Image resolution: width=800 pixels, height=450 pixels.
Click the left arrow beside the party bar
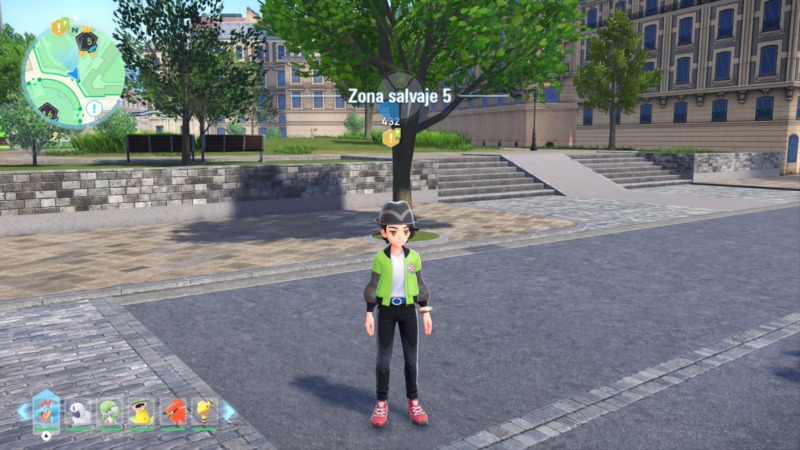tap(22, 411)
